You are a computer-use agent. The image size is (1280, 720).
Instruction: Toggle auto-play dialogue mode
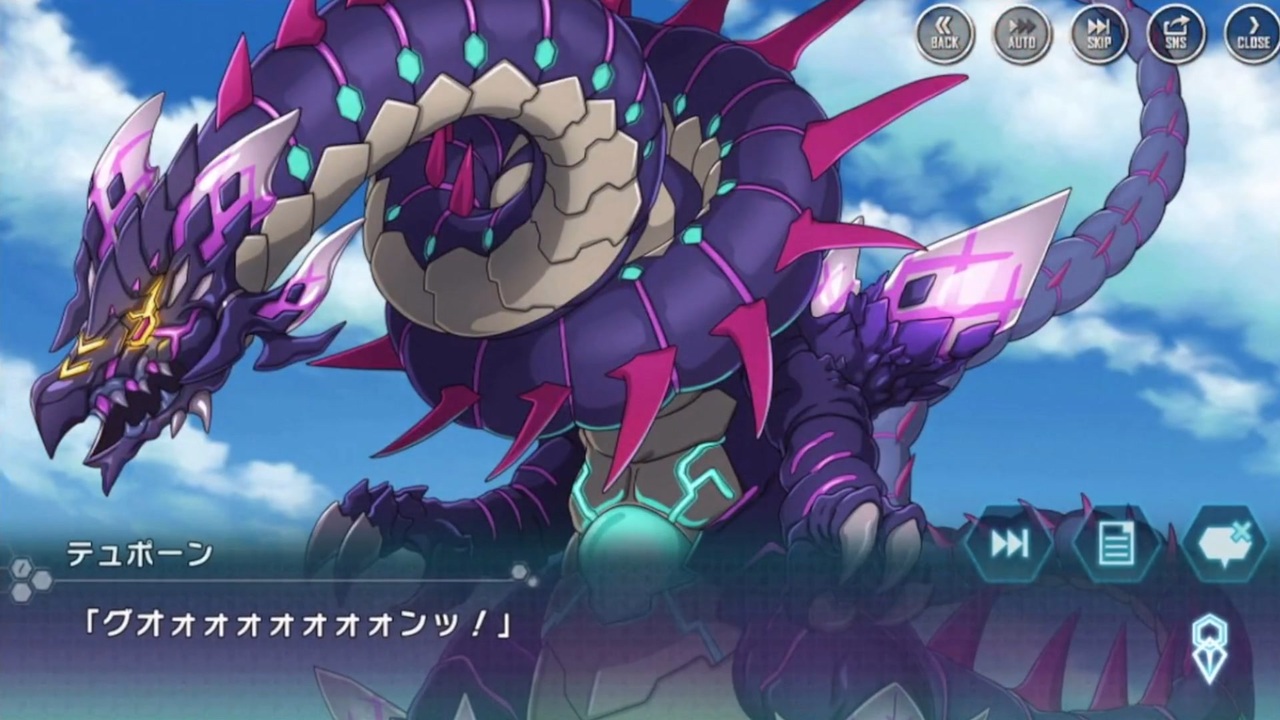[1021, 35]
